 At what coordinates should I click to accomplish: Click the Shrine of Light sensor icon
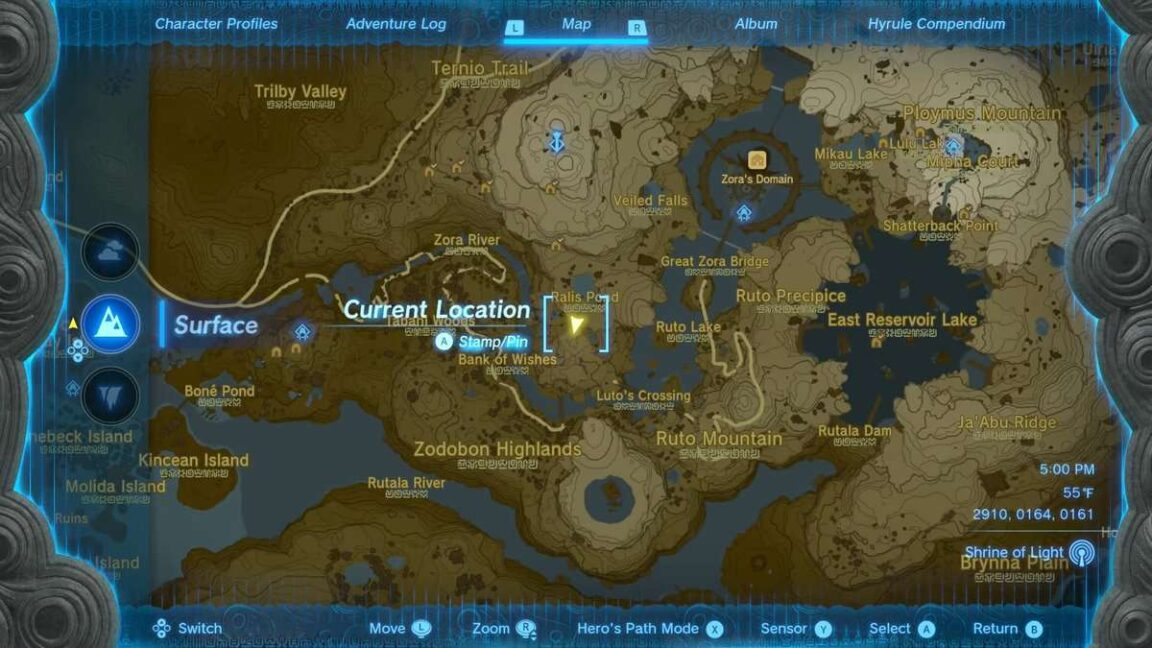1081,552
